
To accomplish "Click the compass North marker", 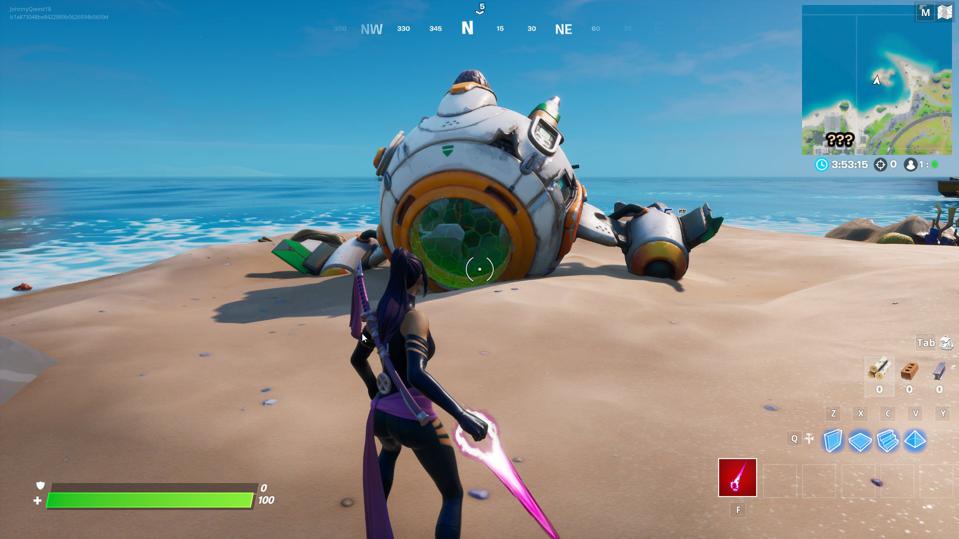I will [467, 28].
